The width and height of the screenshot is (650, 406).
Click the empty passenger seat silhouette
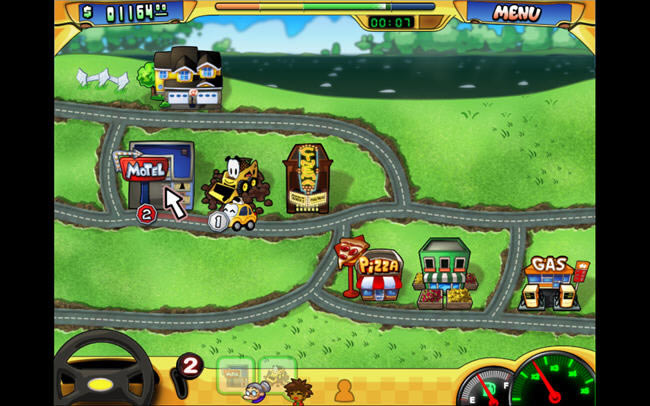tap(343, 389)
